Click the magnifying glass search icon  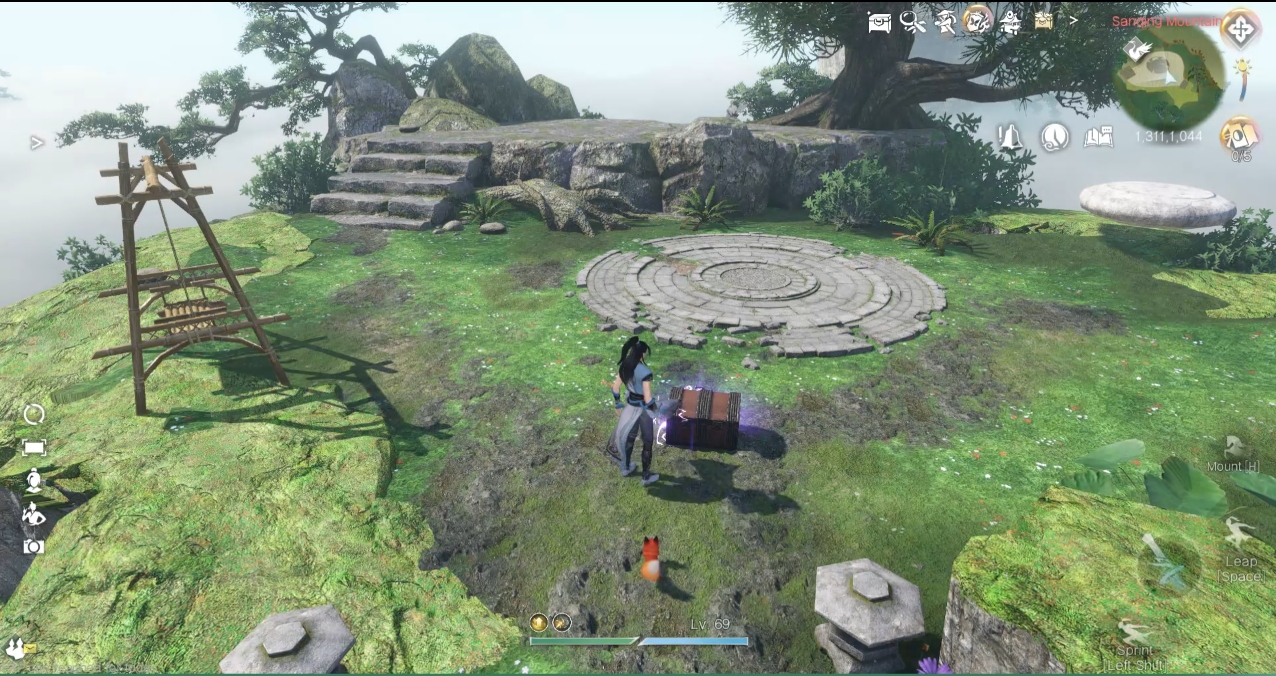[912, 22]
